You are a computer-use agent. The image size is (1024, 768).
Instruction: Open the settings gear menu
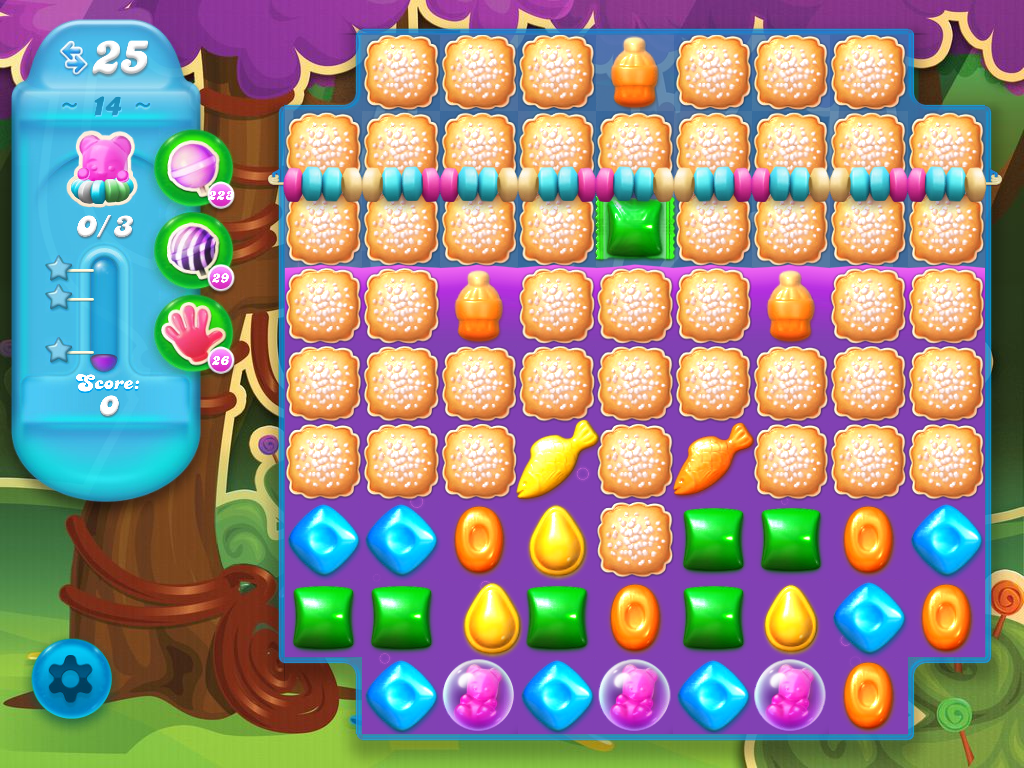(71, 679)
